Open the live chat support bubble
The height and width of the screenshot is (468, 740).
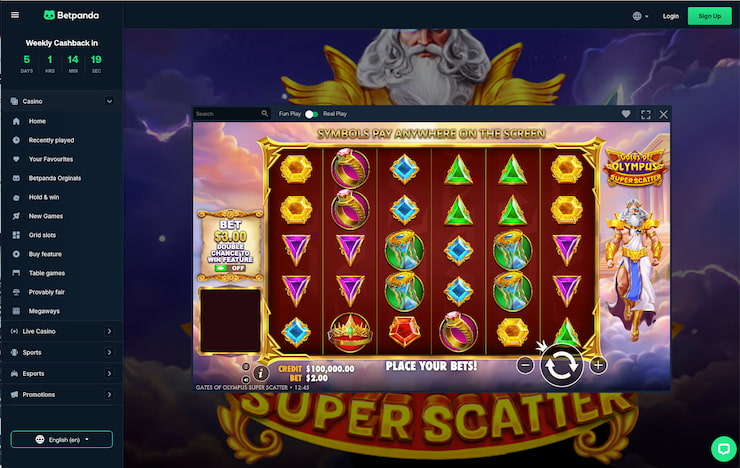[x=723, y=447]
